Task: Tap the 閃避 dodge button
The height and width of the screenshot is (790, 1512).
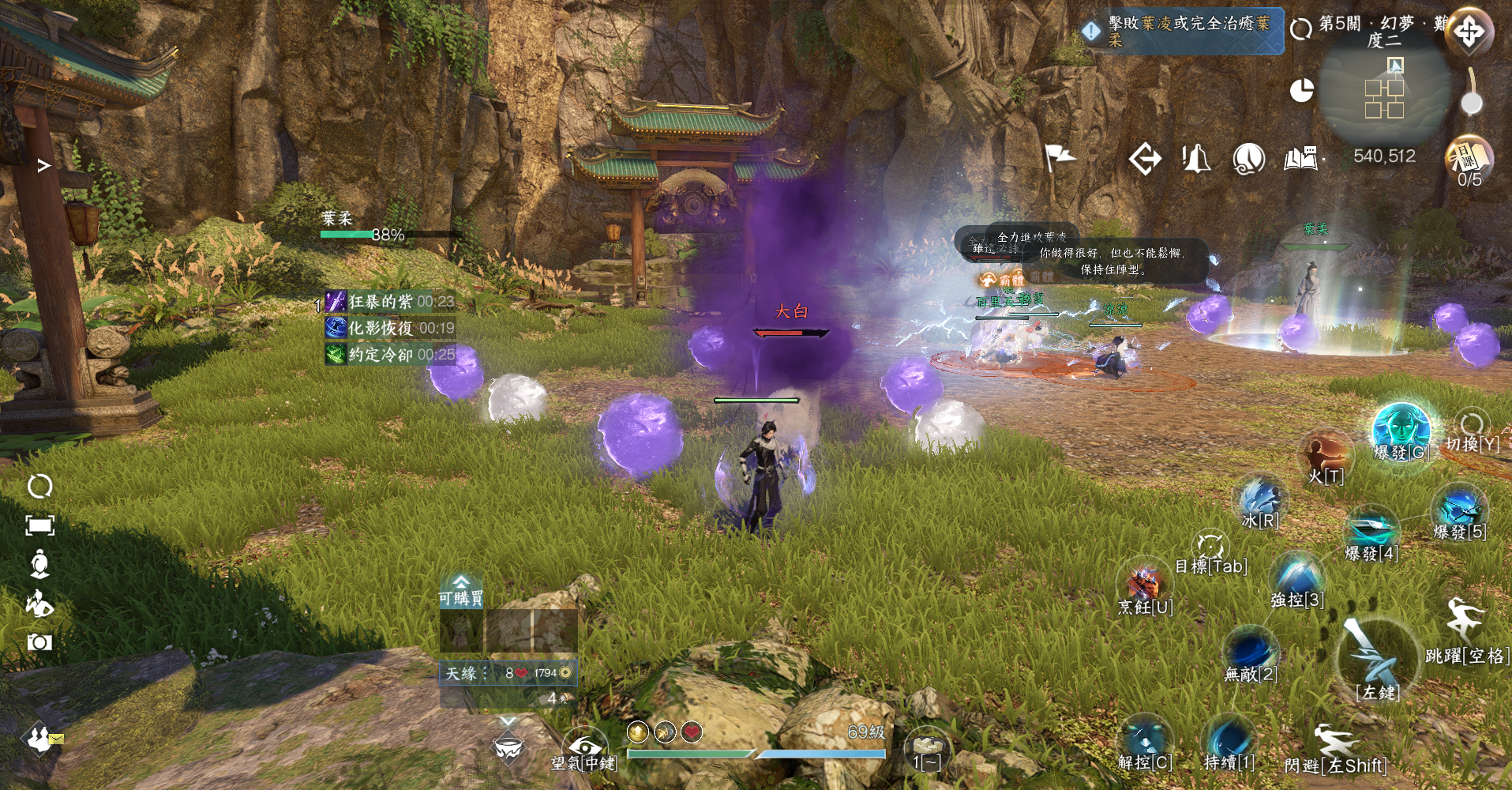Action: click(1336, 747)
